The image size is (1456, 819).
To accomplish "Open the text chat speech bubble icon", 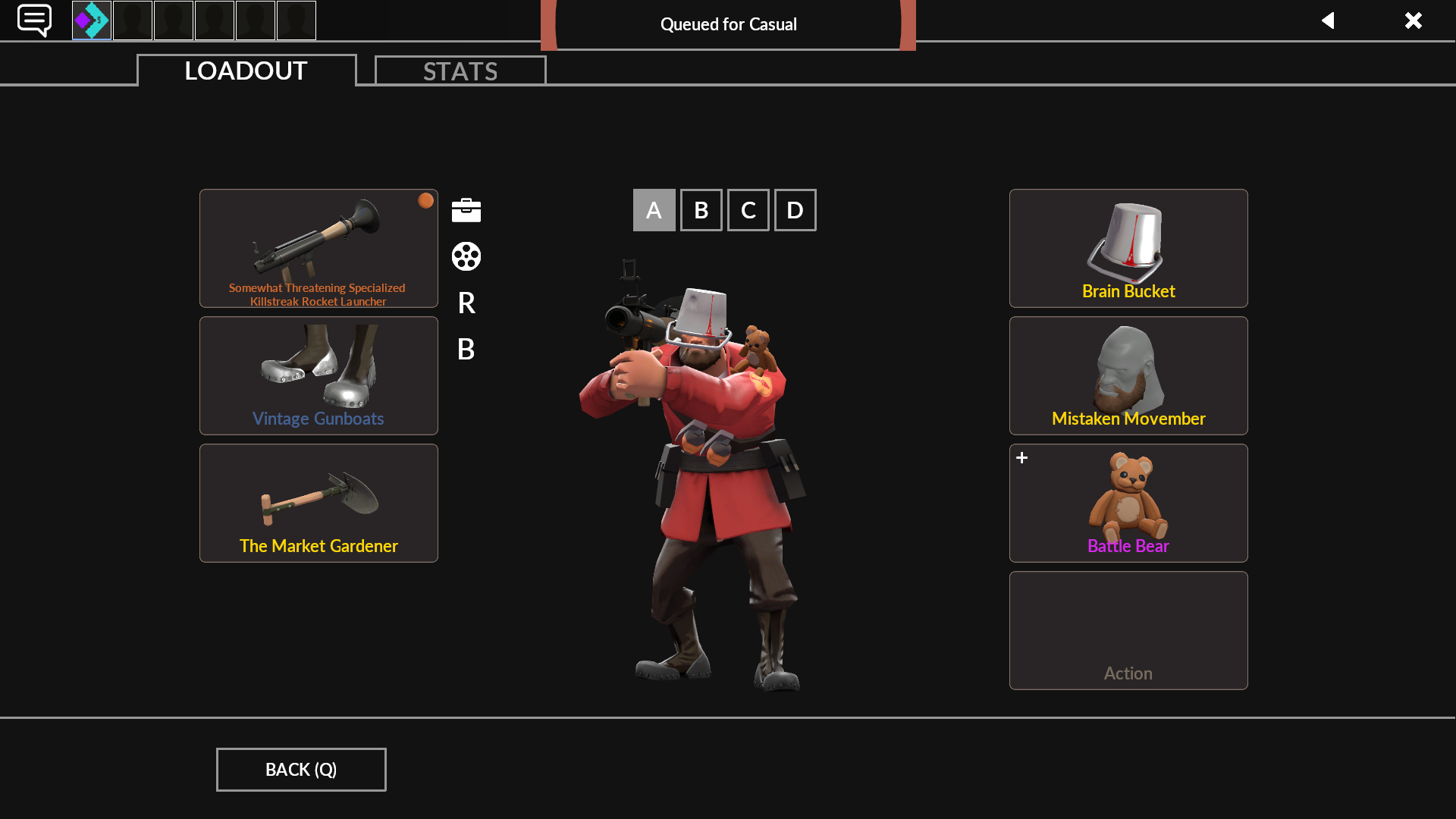I will [34, 20].
